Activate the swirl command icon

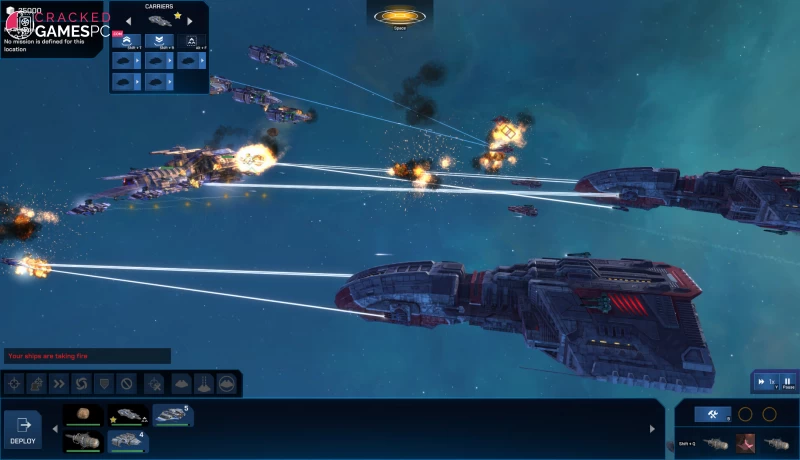(x=82, y=383)
